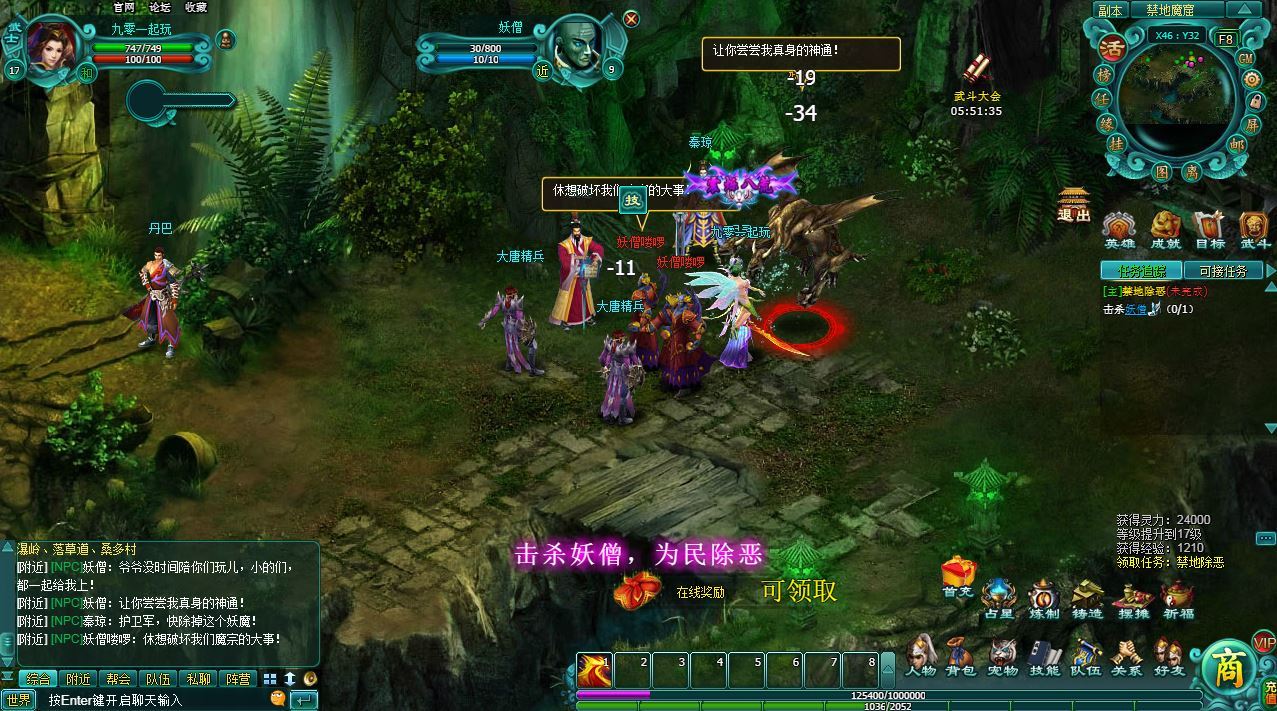Click the chat input field
This screenshot has height=711, width=1277.
click(150, 700)
